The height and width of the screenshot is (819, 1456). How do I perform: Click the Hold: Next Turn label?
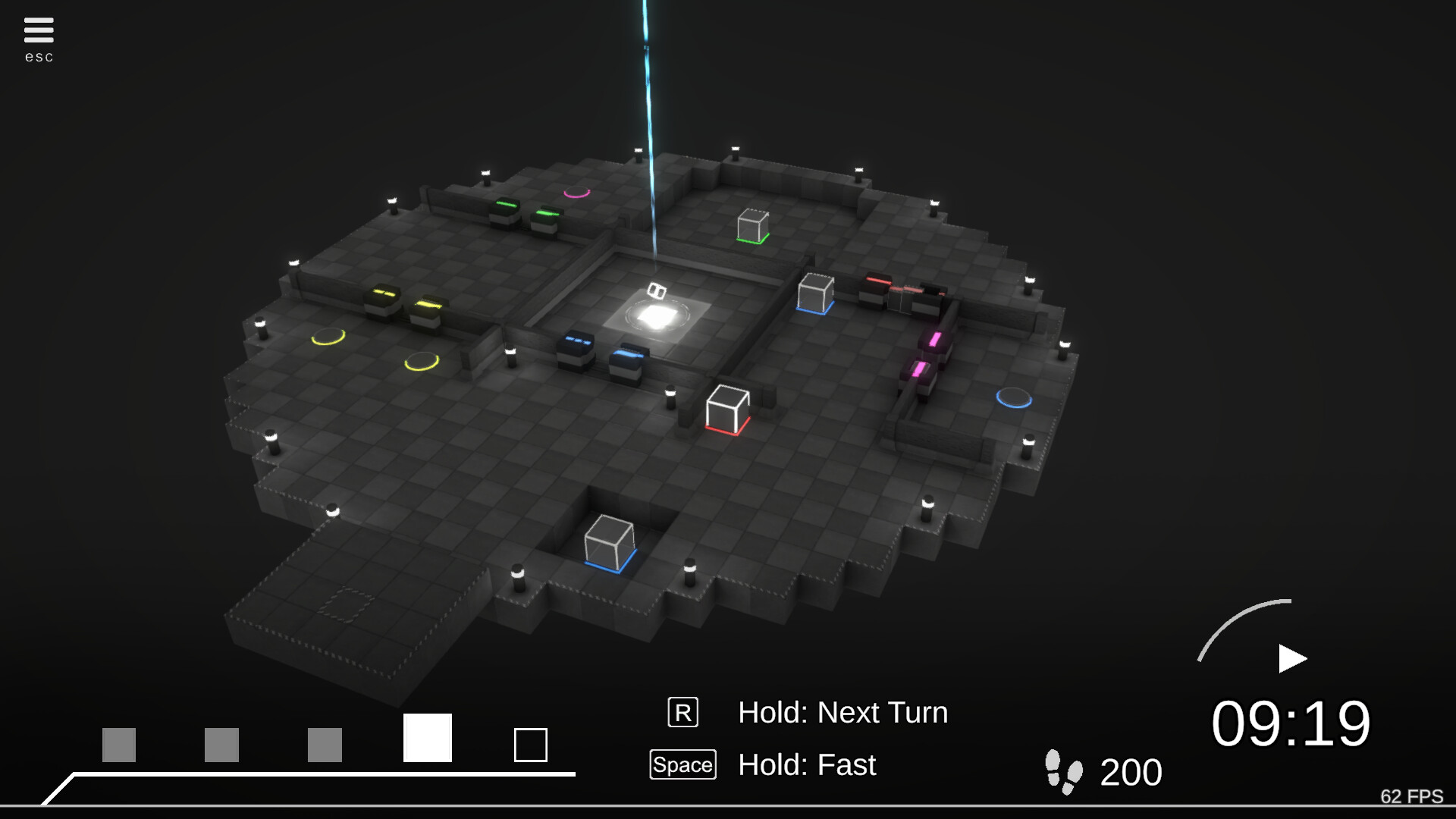[x=844, y=713]
